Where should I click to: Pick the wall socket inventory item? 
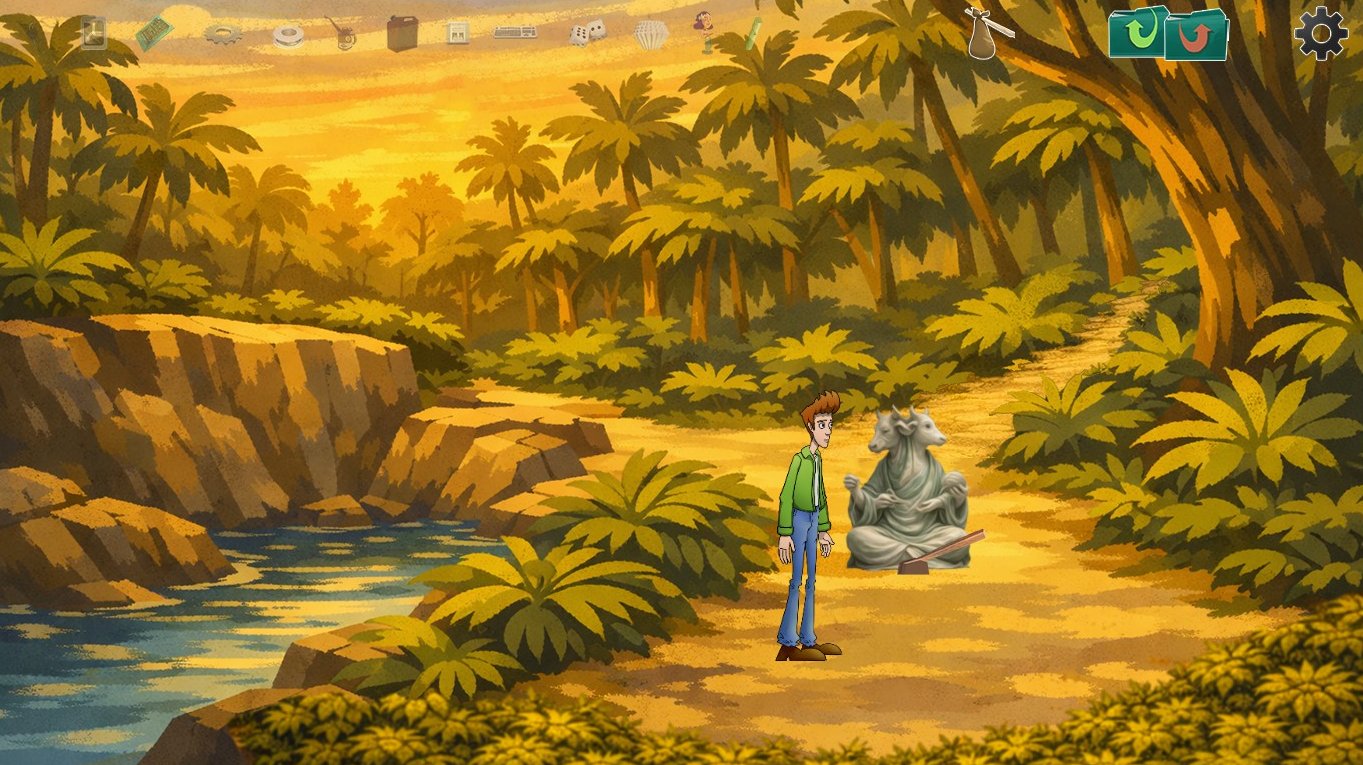coord(457,34)
